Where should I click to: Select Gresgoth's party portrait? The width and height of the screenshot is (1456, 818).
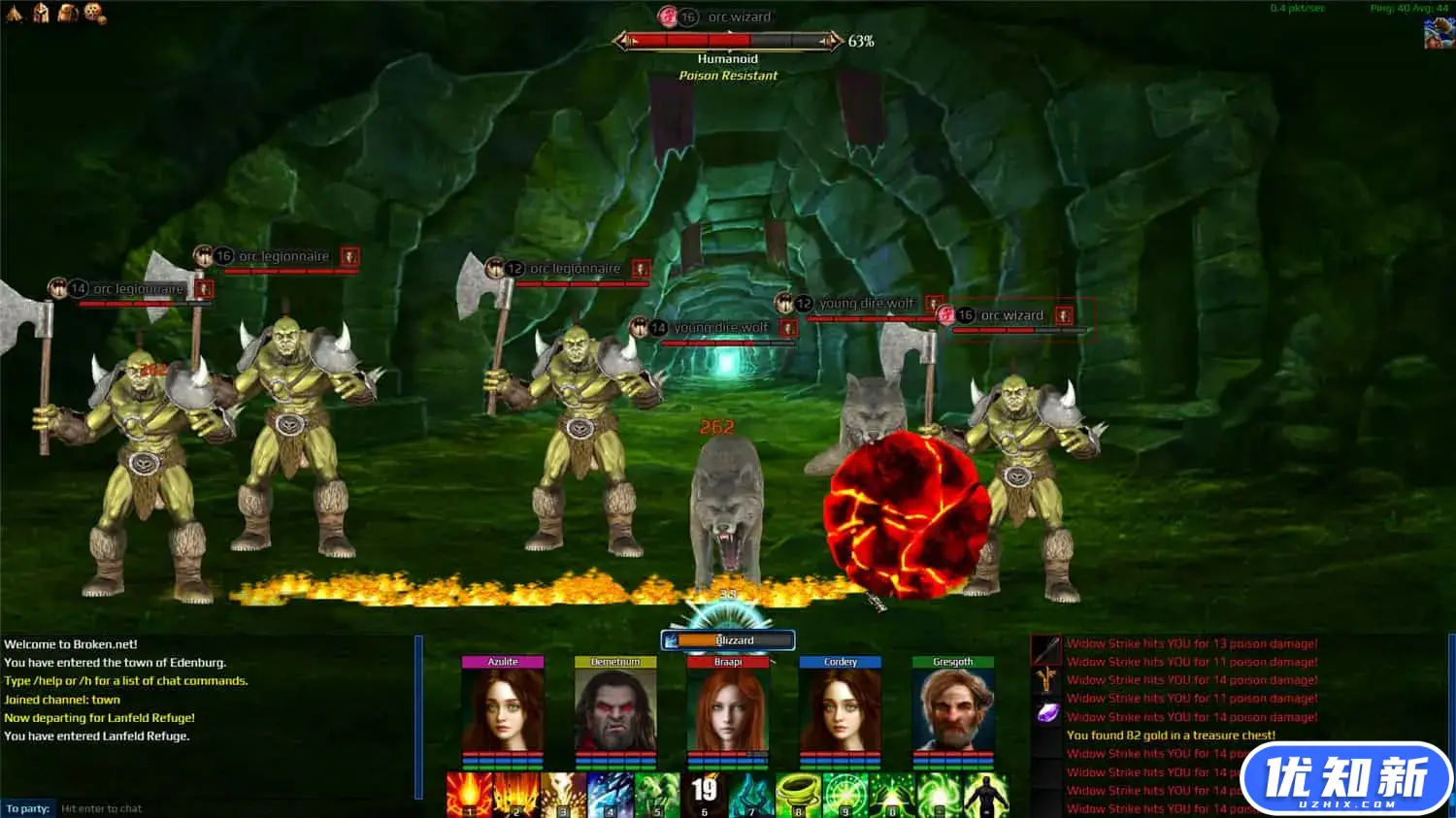coord(953,708)
